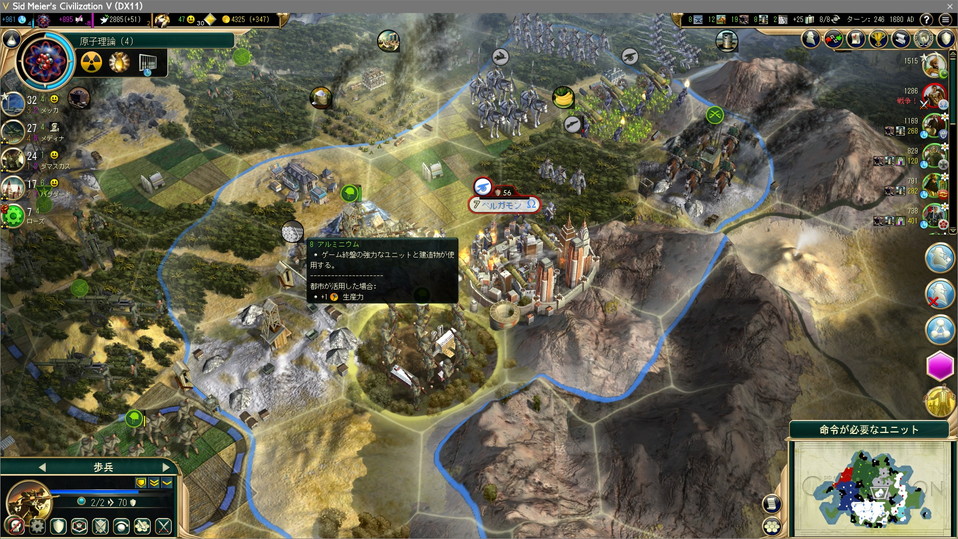This screenshot has width=958, height=539.
Task: Select the leader at war marked 戦争!
Action: click(935, 97)
